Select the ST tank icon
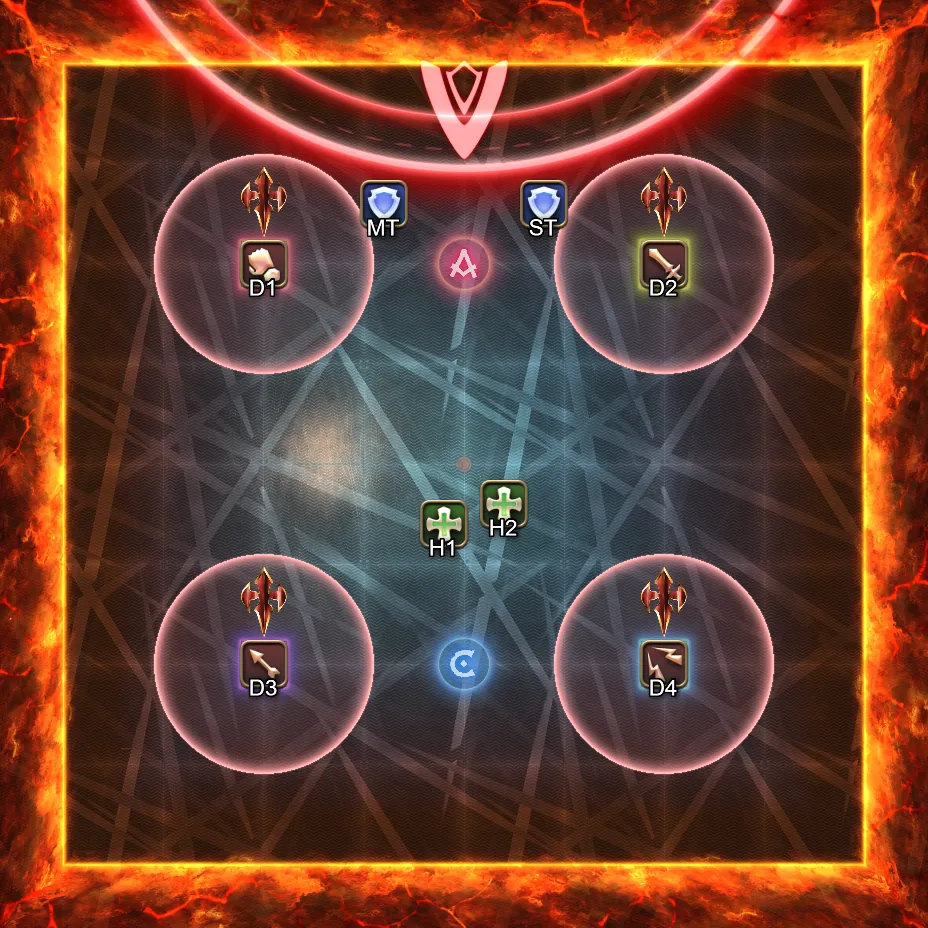 pyautogui.click(x=544, y=203)
